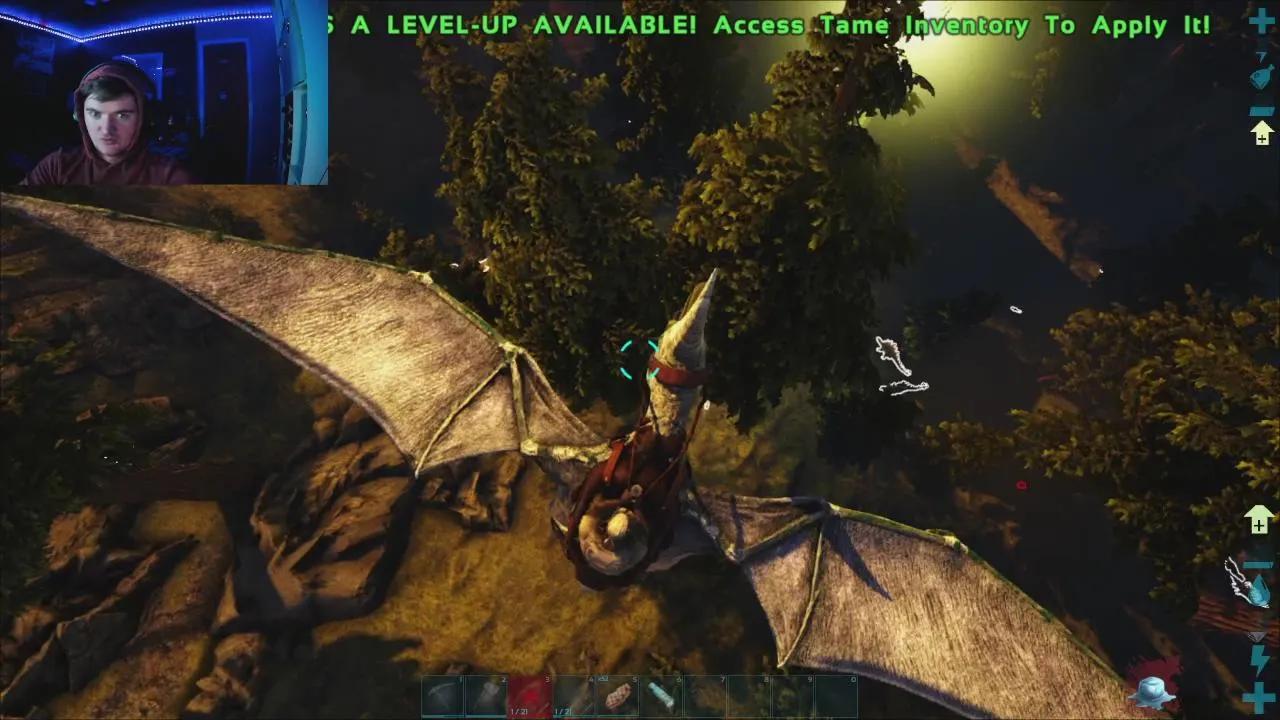Click the lightning bolt stamina icon

coord(1259,659)
